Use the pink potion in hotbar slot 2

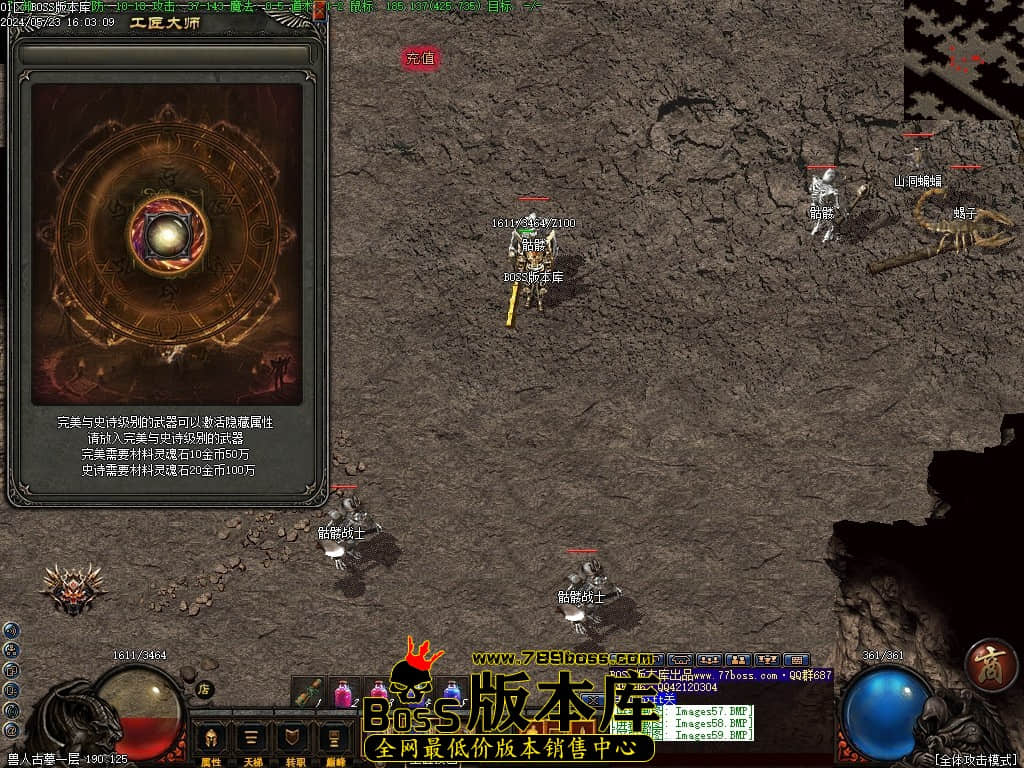click(x=343, y=692)
